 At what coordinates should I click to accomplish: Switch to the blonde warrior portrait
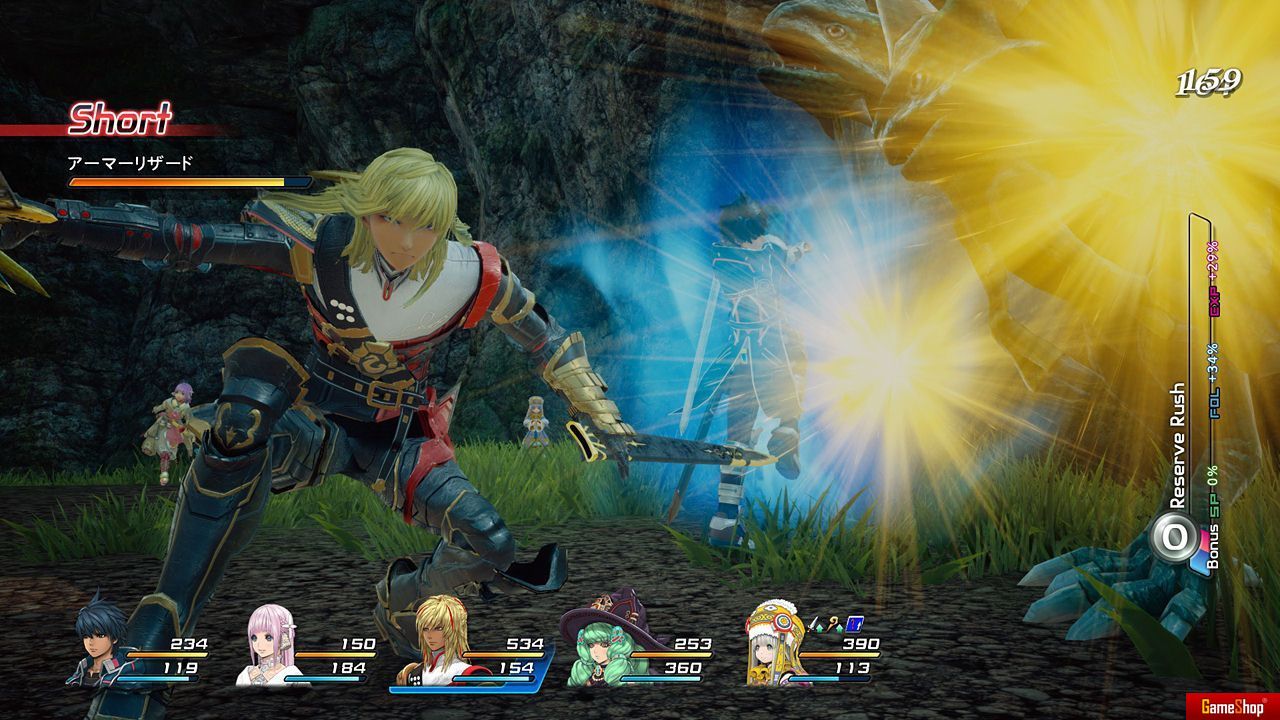pyautogui.click(x=436, y=652)
